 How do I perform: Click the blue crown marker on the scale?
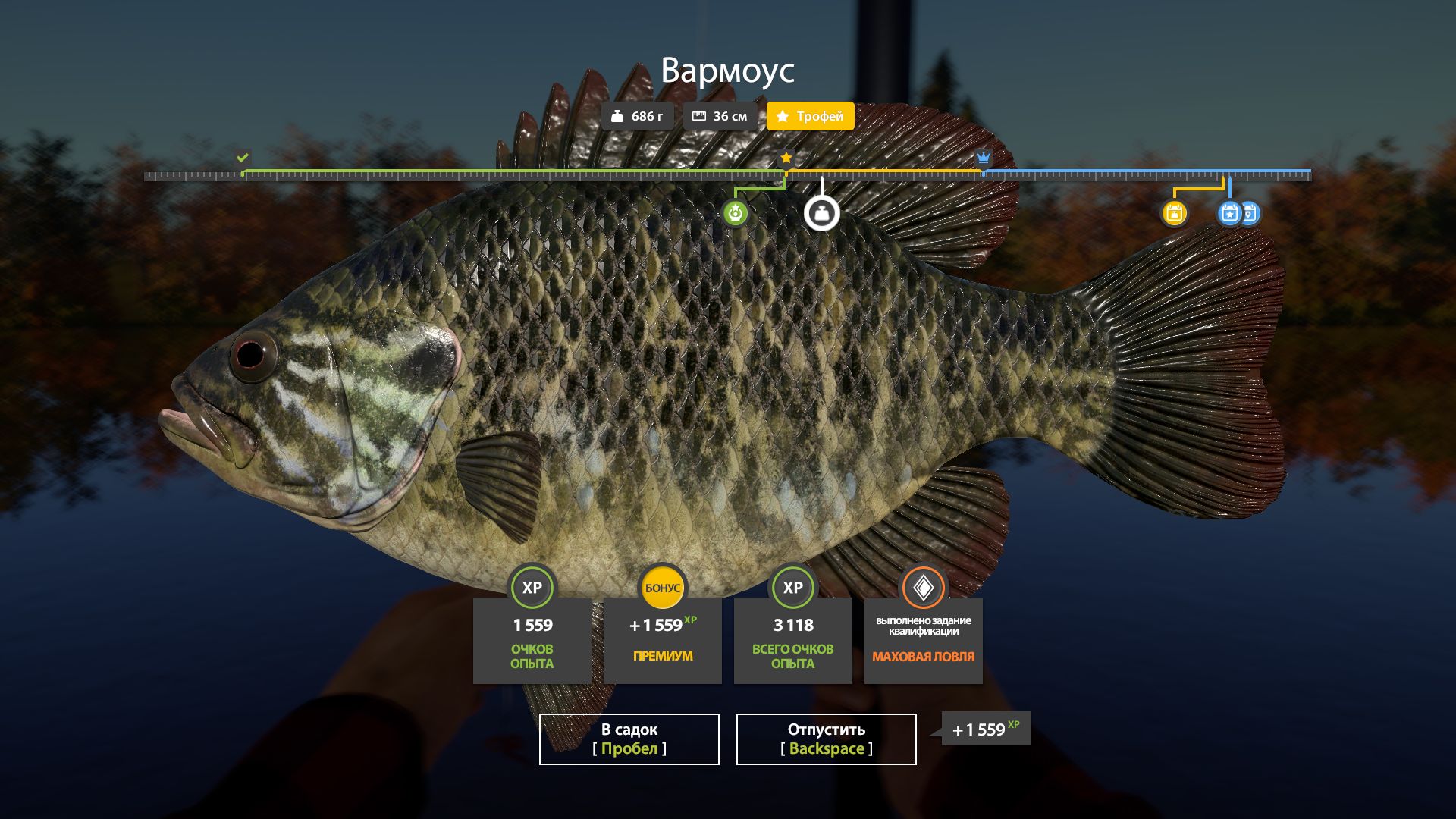[x=983, y=158]
